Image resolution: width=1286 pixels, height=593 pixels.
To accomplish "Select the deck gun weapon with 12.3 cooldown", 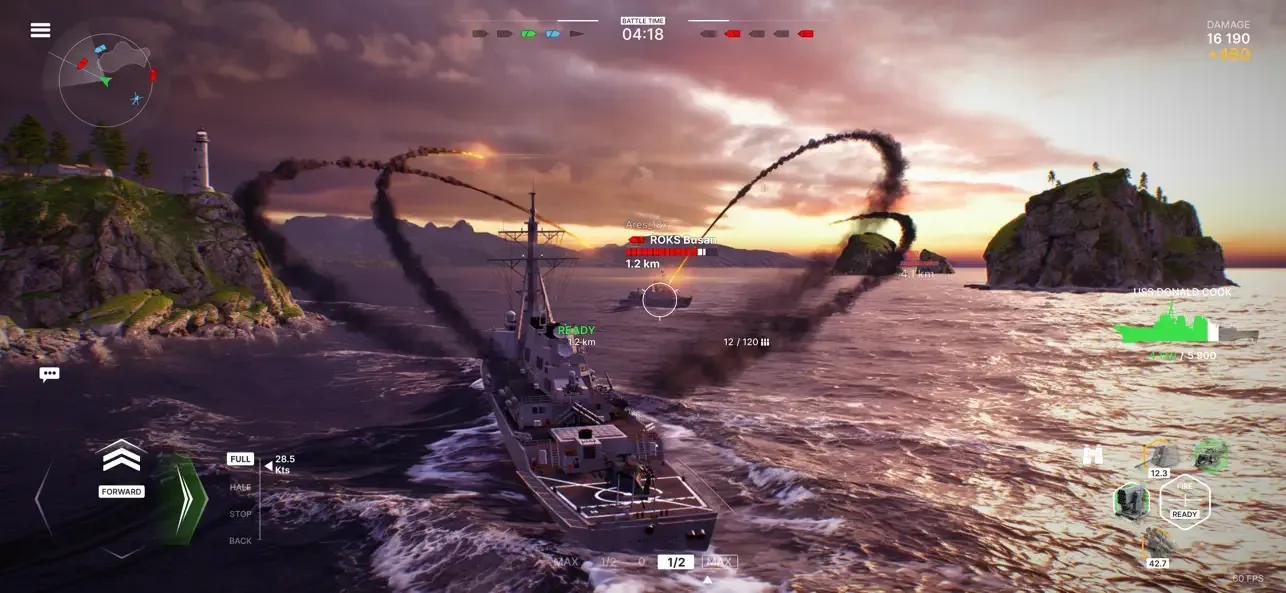I will tap(1159, 457).
